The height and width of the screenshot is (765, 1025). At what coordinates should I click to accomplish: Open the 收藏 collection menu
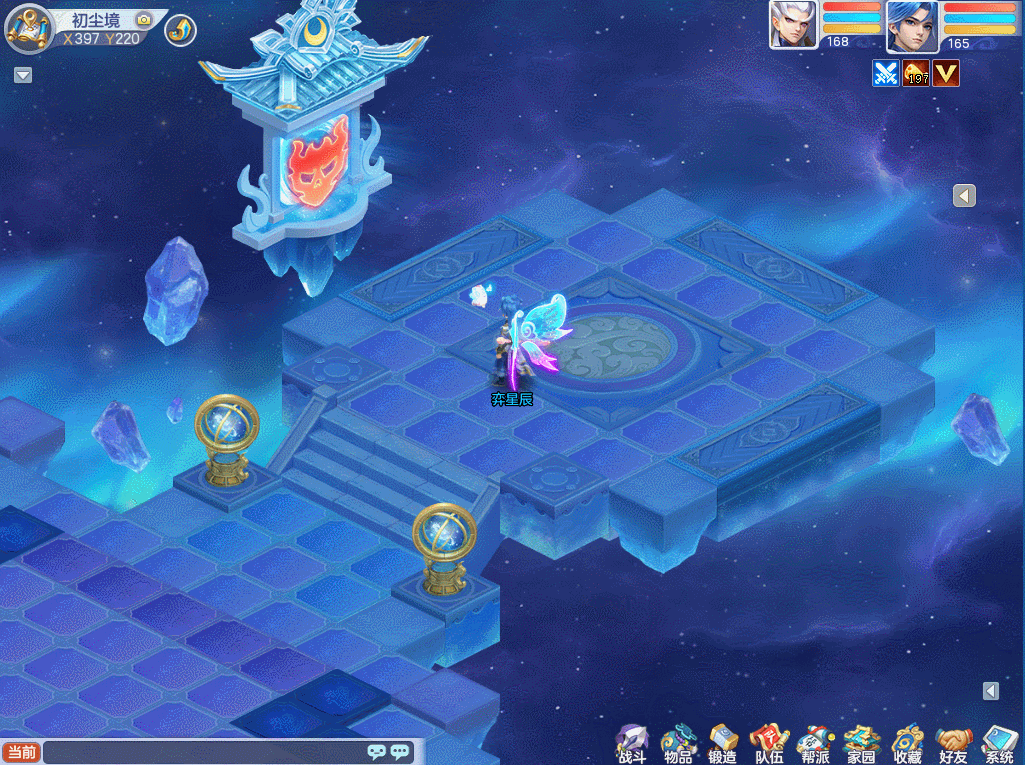point(907,744)
